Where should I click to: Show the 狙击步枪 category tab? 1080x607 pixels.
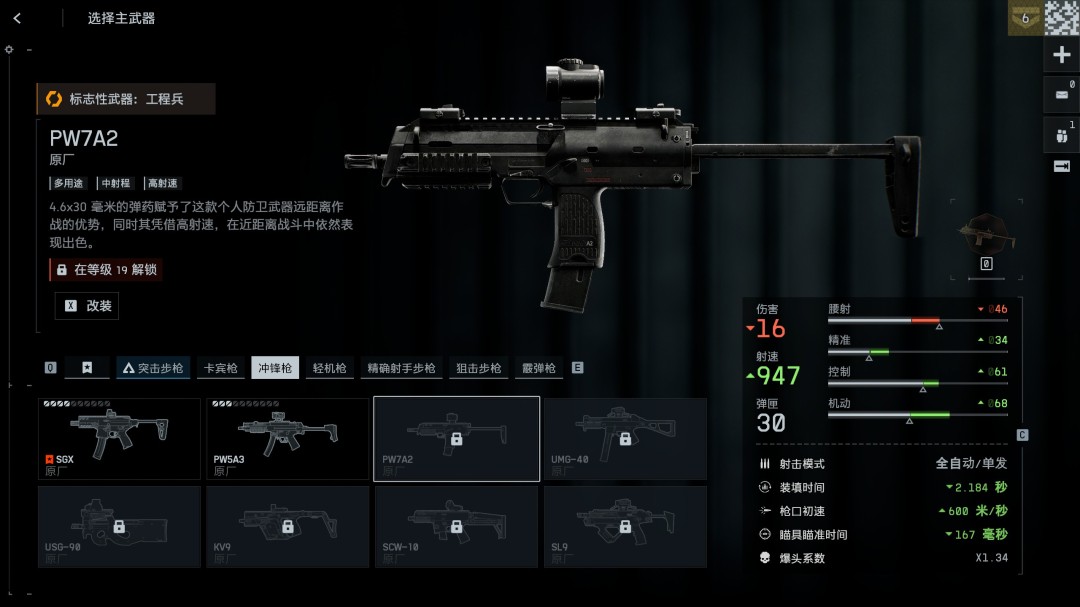click(x=478, y=368)
